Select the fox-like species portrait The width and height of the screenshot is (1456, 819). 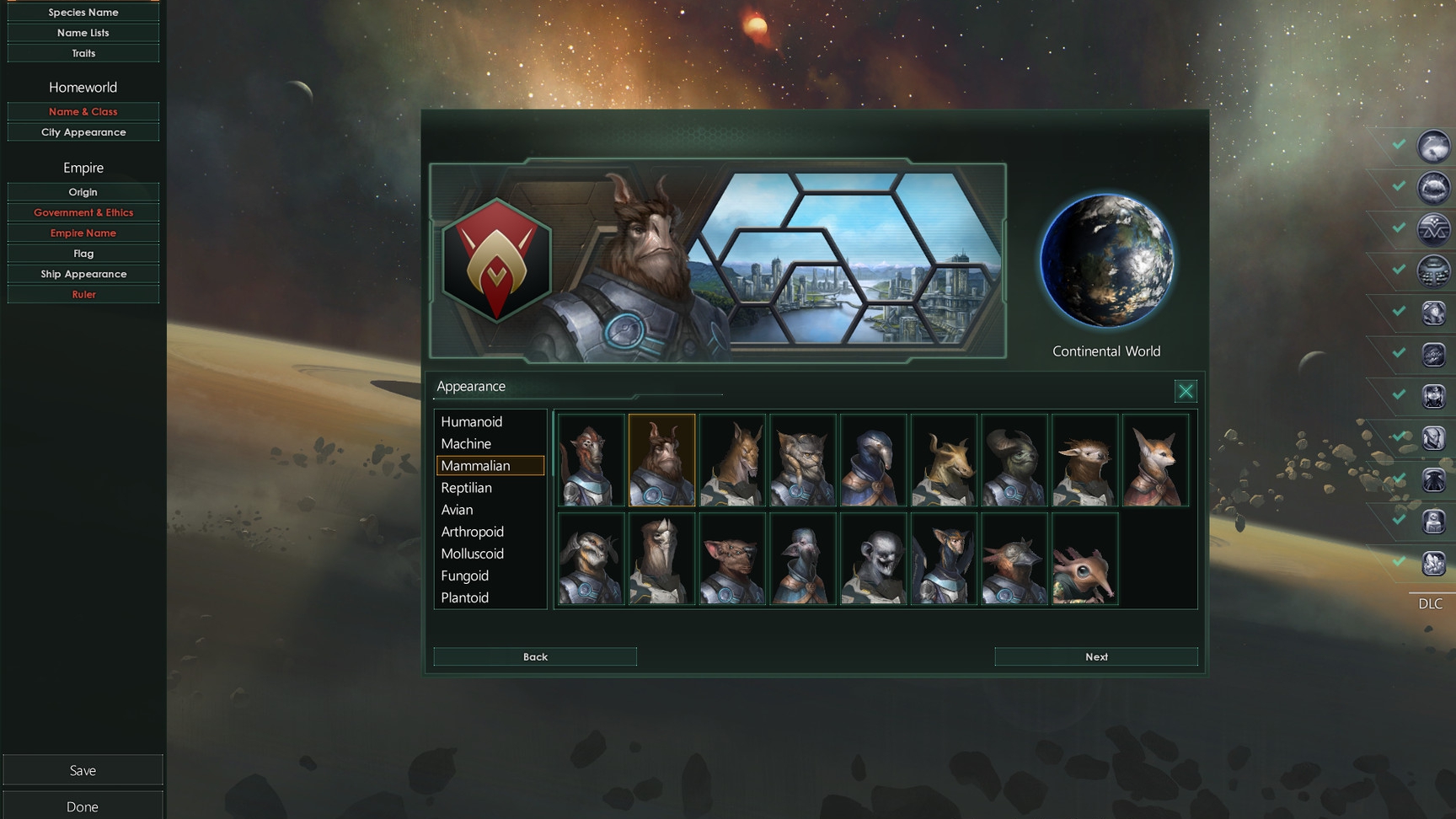coord(1155,460)
